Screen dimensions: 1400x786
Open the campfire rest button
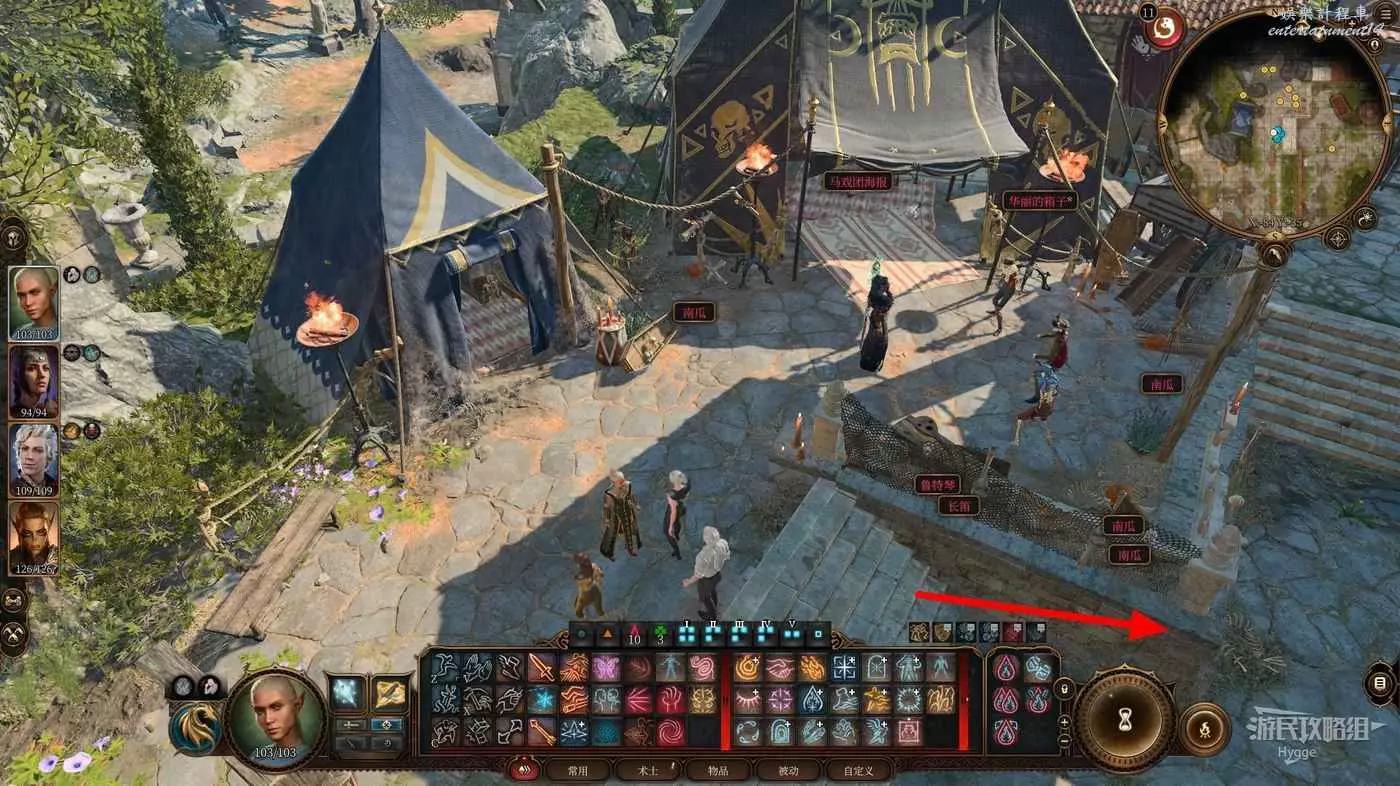tap(1205, 729)
